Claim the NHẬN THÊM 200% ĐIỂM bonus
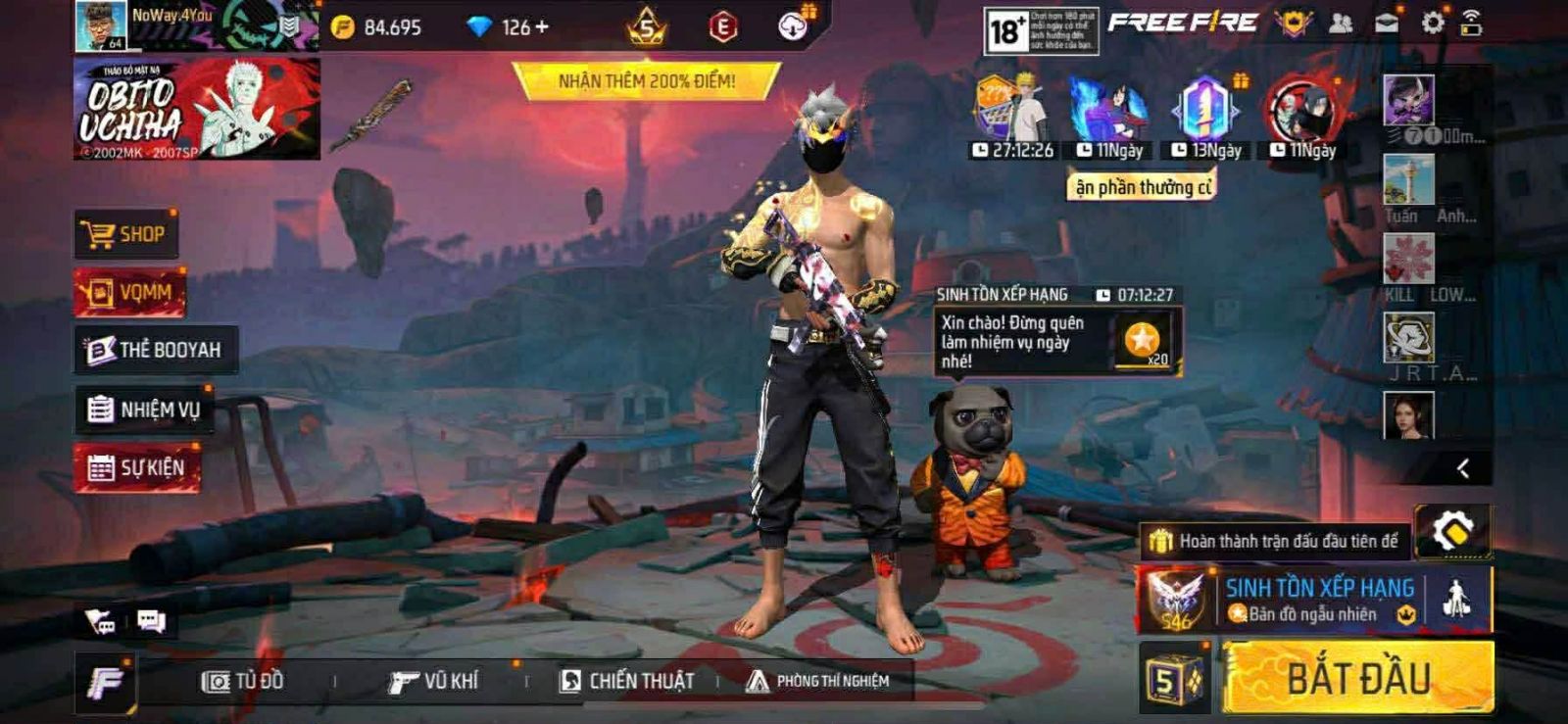The image size is (1568, 724). pos(647,81)
